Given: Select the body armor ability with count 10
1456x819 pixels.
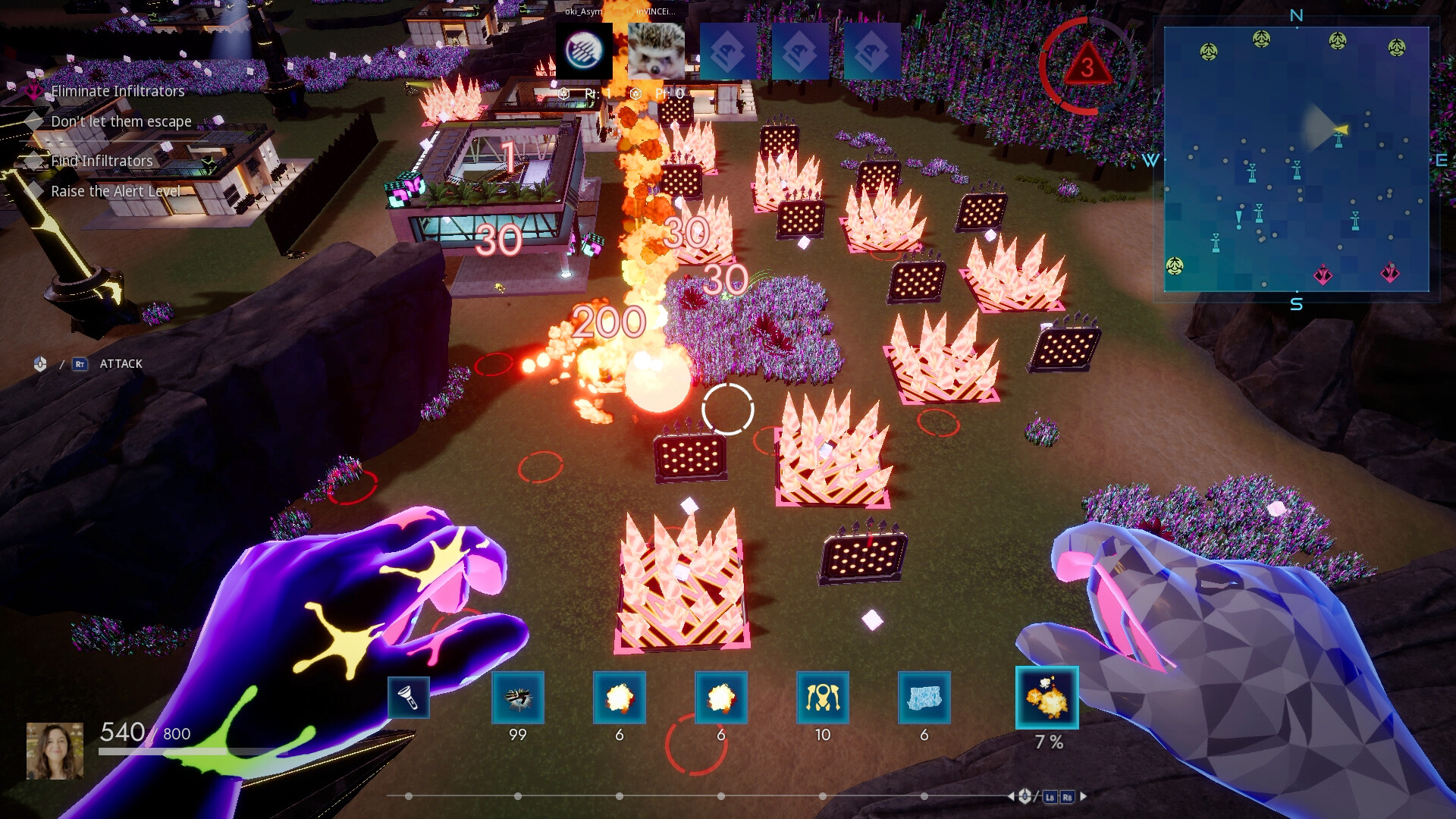Looking at the screenshot, I should (x=823, y=697).
